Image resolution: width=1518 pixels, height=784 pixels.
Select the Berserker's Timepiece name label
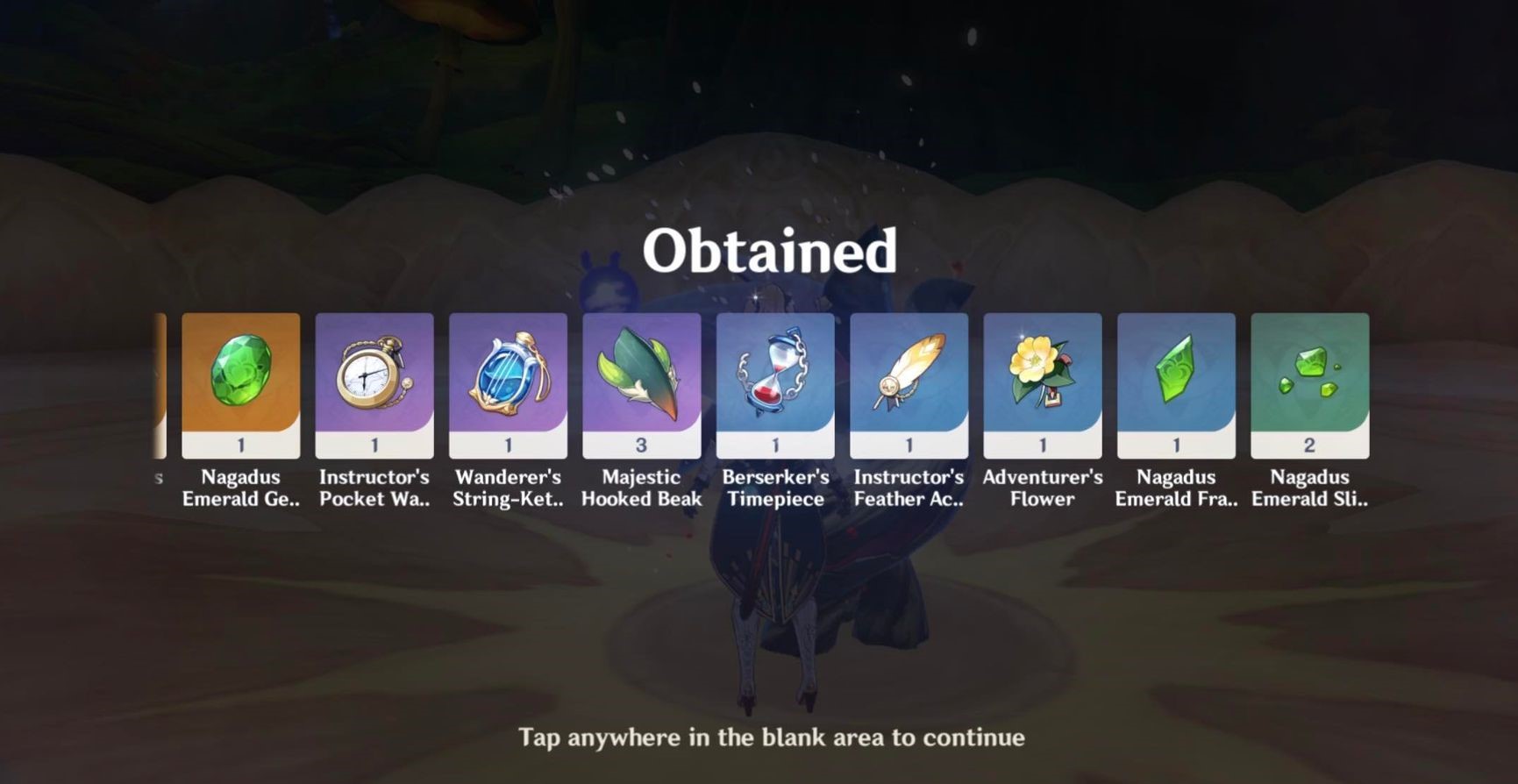click(x=775, y=488)
